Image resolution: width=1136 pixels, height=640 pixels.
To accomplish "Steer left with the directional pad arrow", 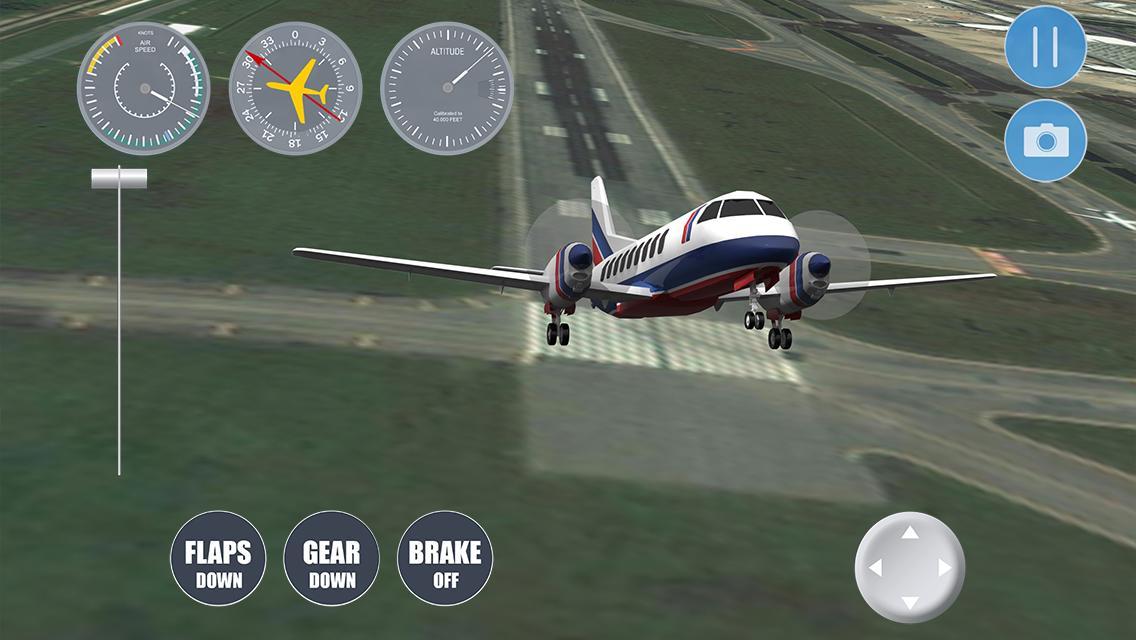I will tap(875, 568).
